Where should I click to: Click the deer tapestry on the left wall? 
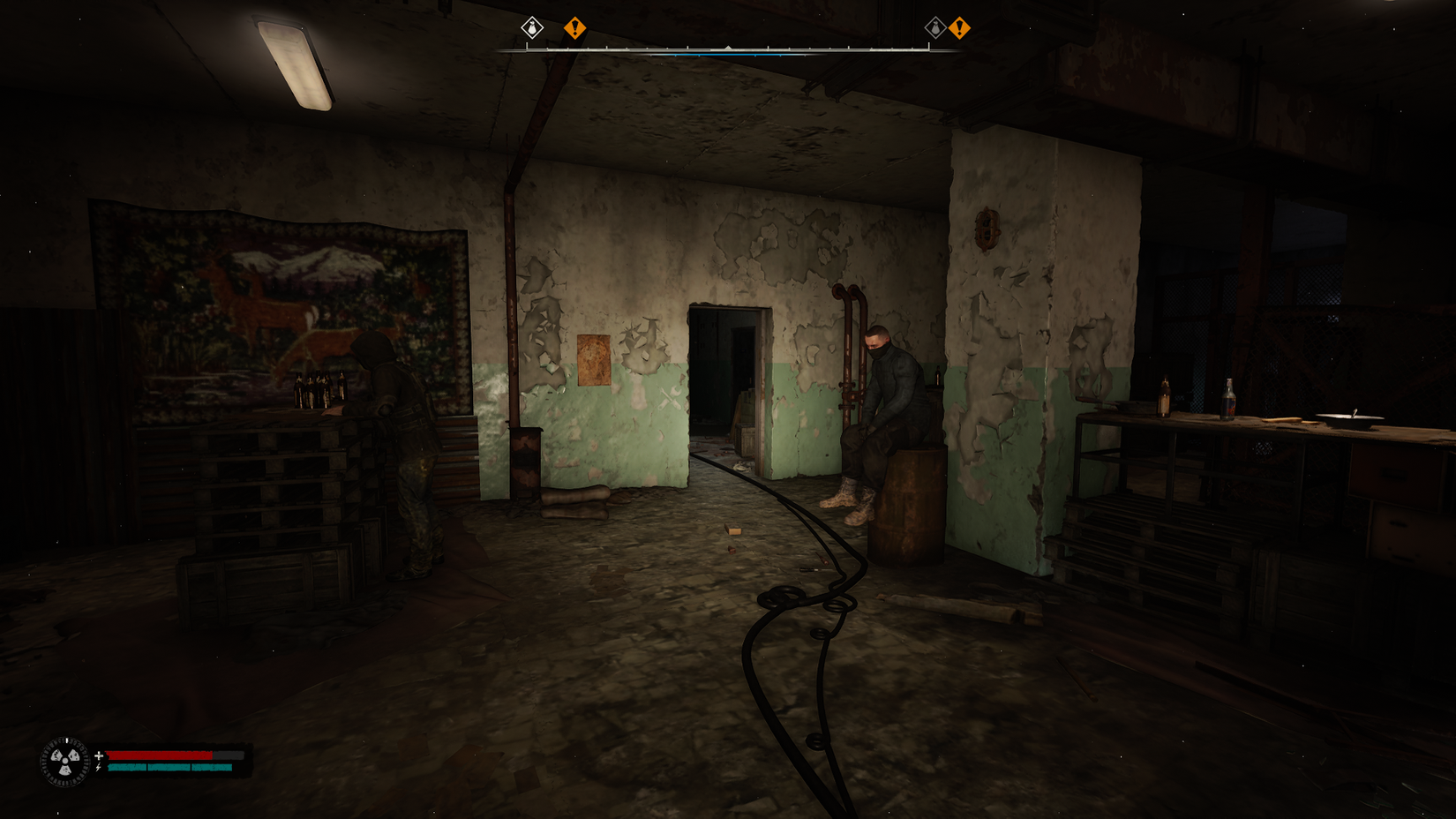[265, 300]
